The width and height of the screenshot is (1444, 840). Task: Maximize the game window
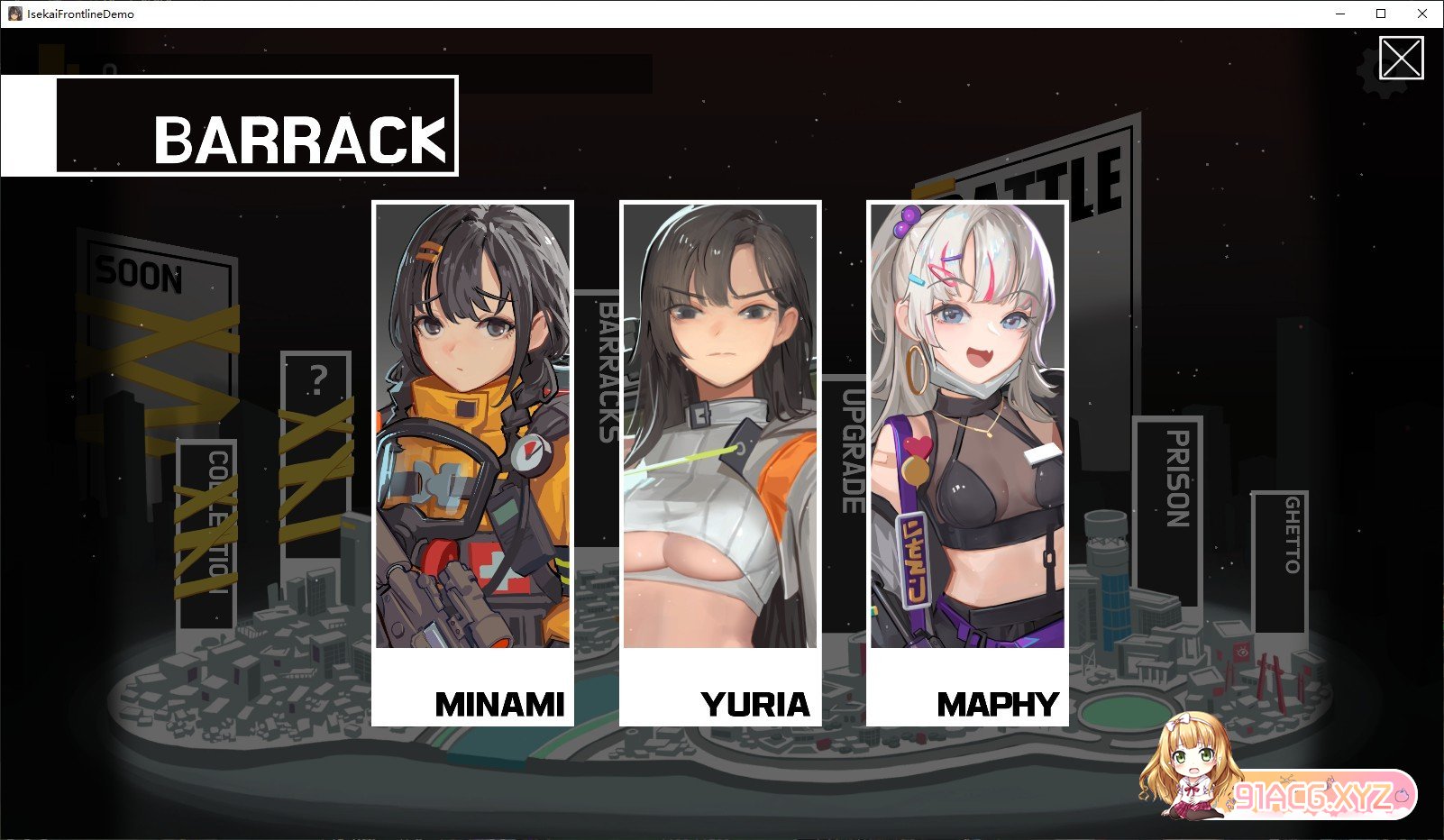coord(1381,14)
